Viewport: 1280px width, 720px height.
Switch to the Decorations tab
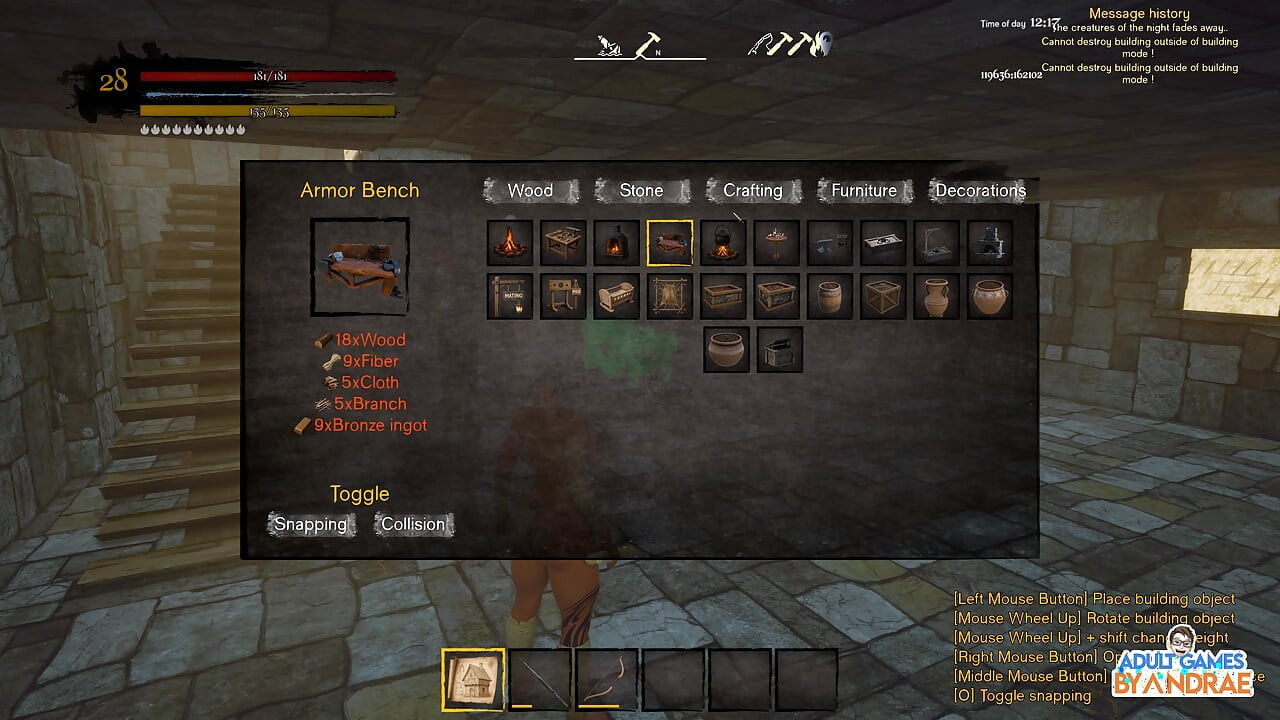click(x=980, y=191)
